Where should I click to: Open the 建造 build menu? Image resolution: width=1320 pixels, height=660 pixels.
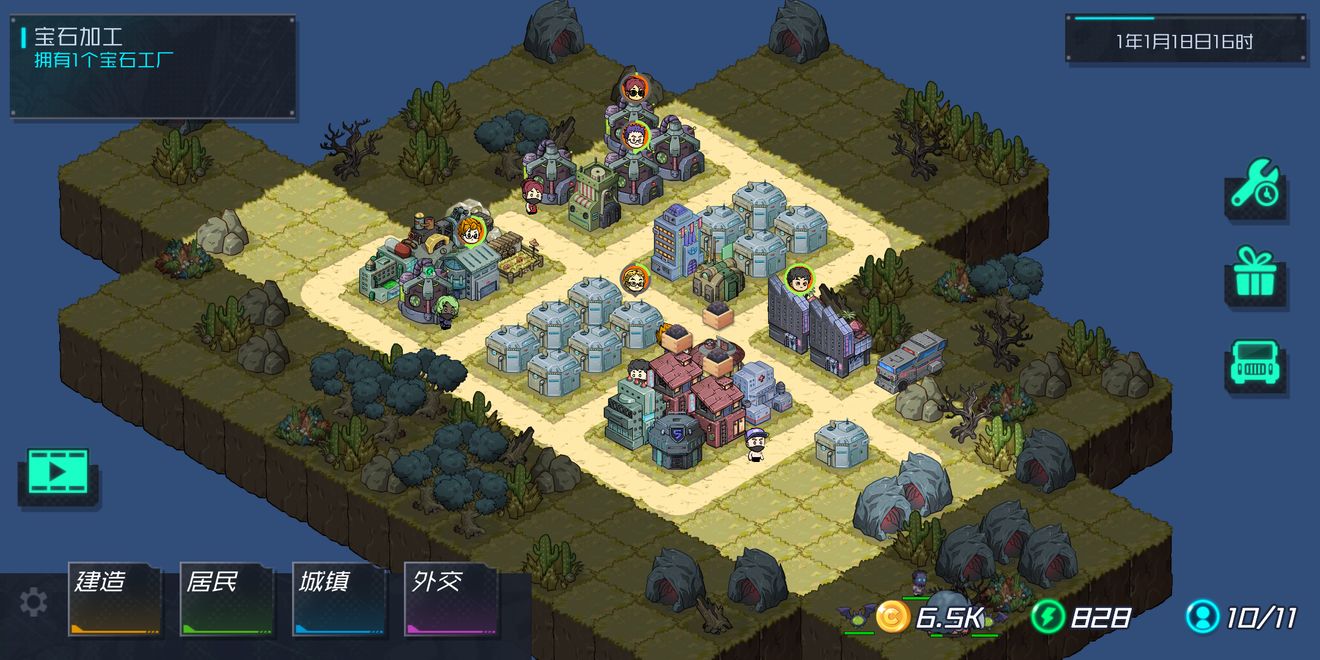click(114, 599)
